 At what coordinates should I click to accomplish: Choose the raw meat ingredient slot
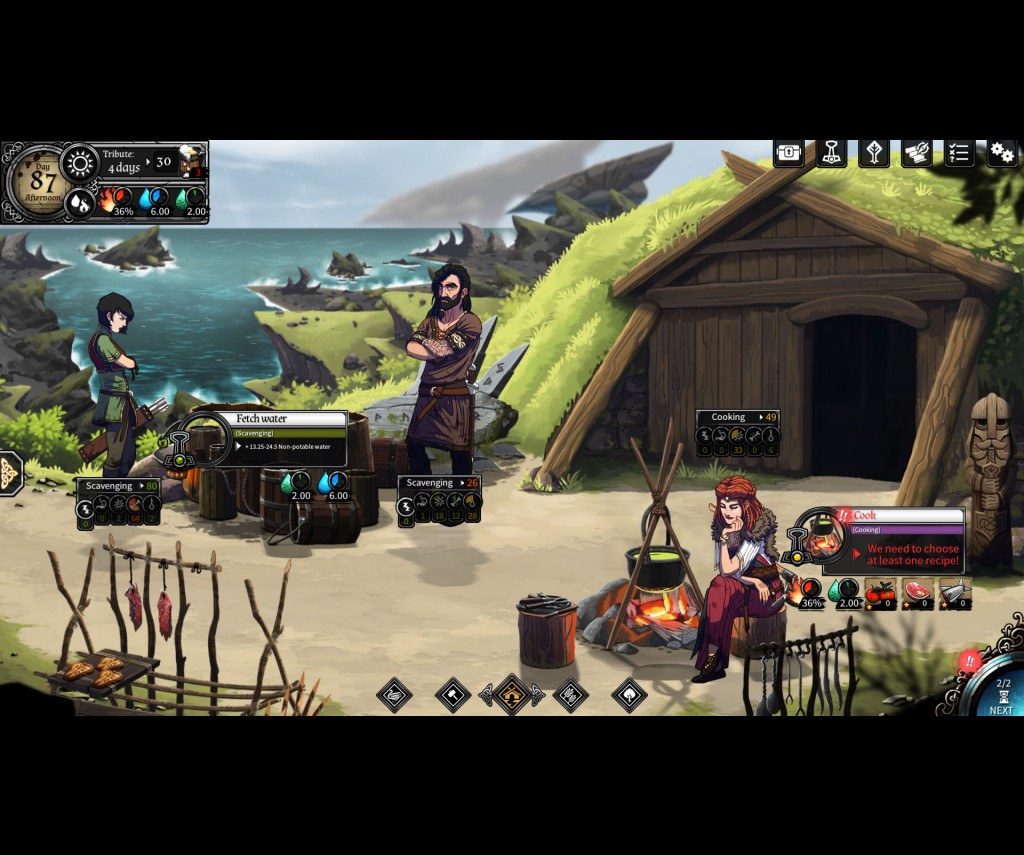click(x=917, y=594)
